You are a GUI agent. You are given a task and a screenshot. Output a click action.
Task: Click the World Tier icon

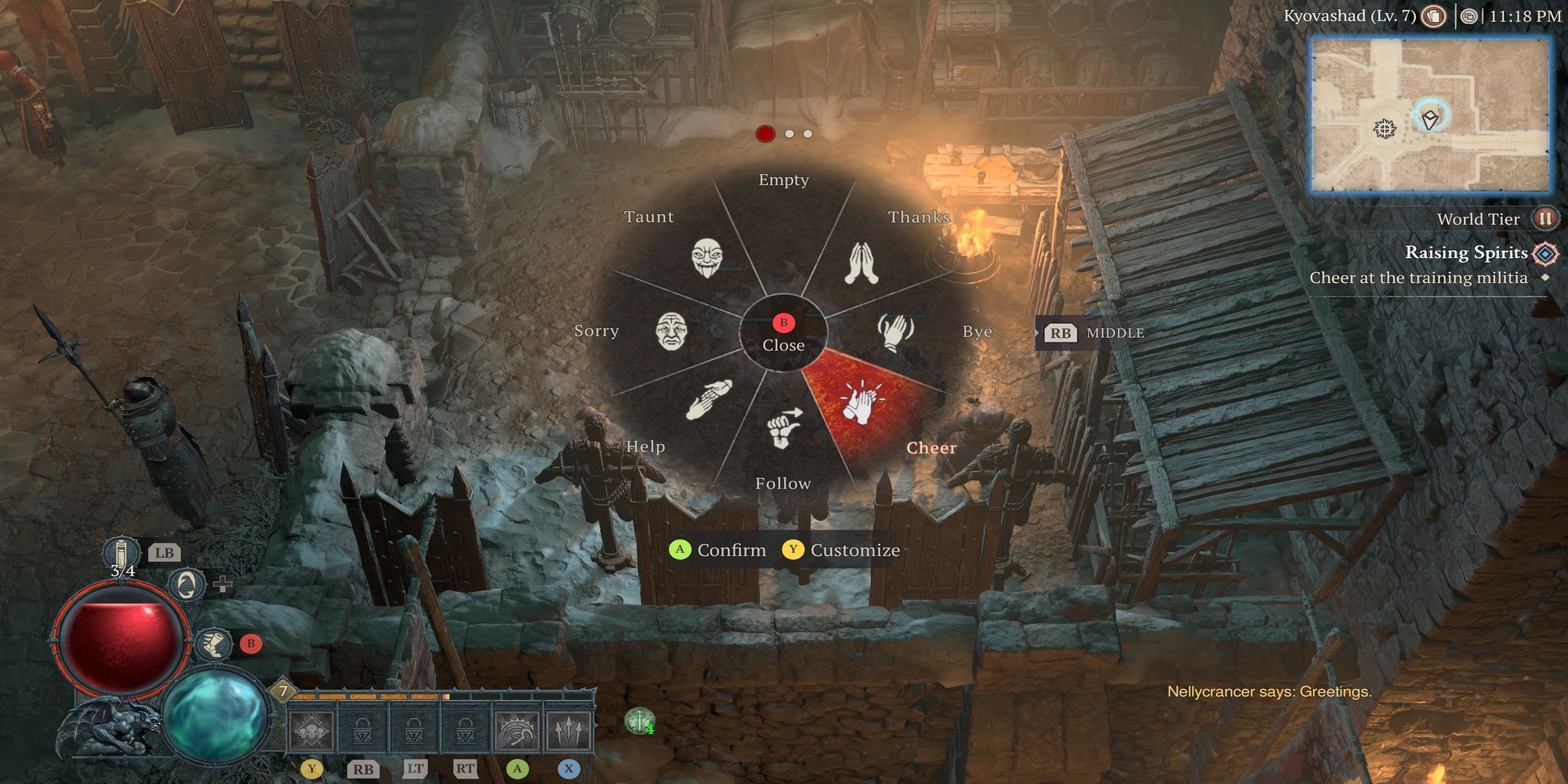pos(1545,219)
